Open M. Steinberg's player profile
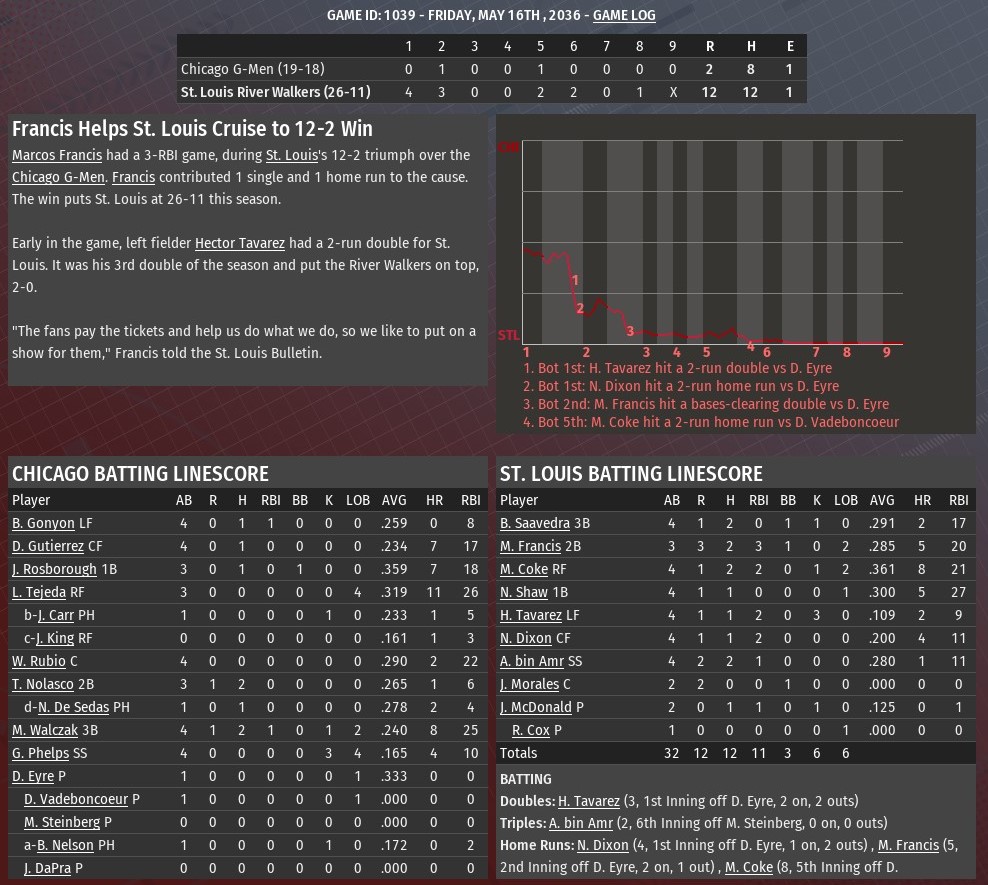 [x=62, y=822]
